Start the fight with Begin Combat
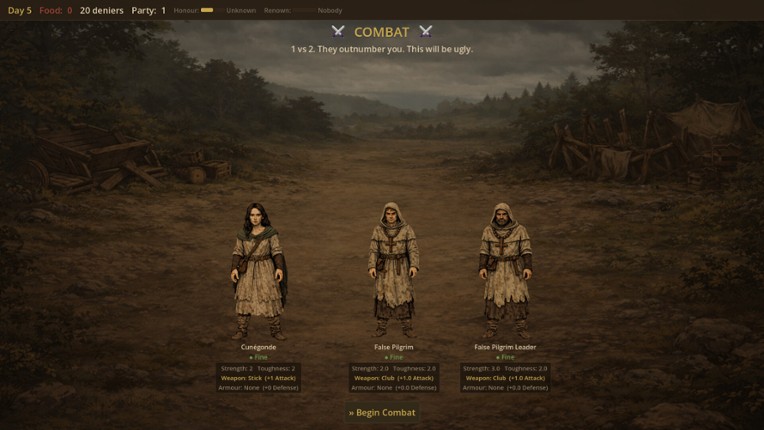The image size is (764, 430). click(x=382, y=412)
